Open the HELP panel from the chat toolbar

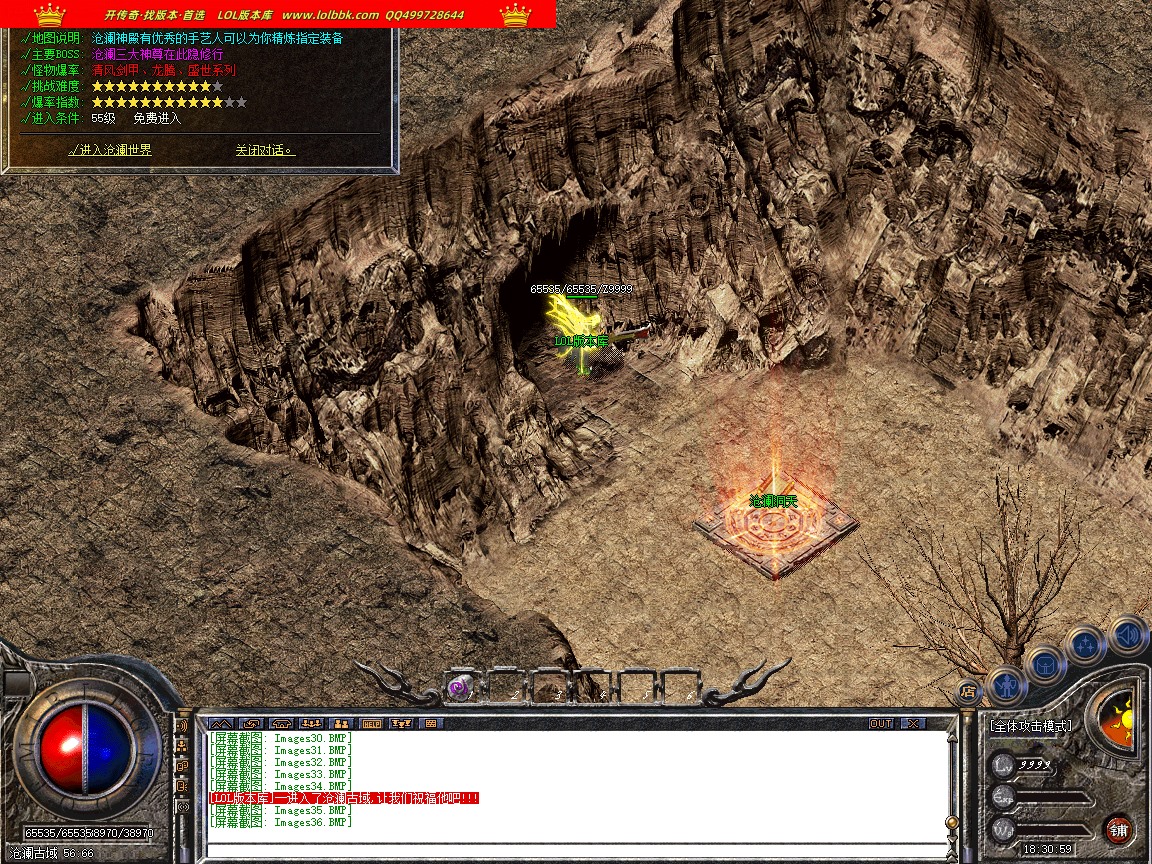click(372, 723)
